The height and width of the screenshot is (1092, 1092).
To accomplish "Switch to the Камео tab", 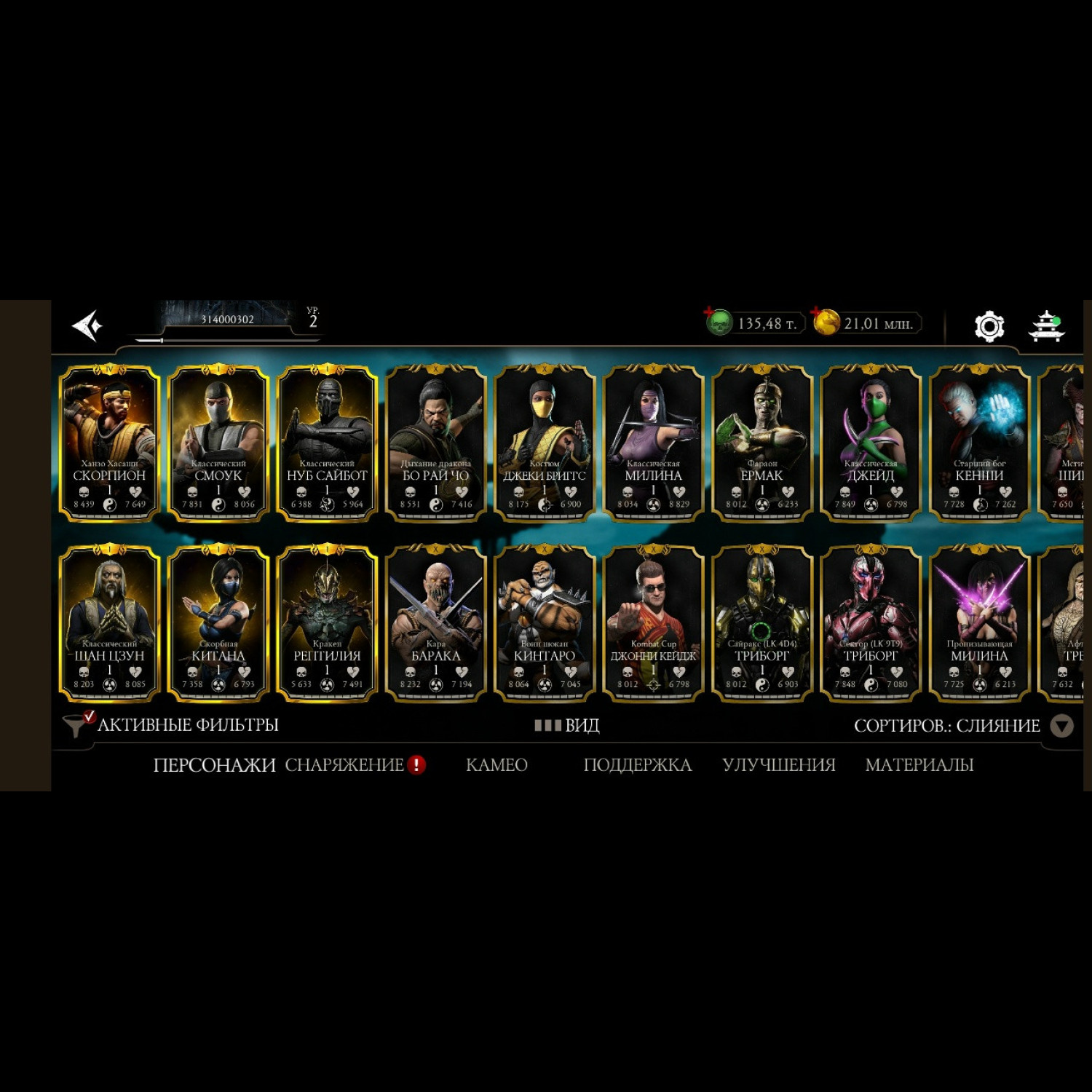I will (x=496, y=764).
